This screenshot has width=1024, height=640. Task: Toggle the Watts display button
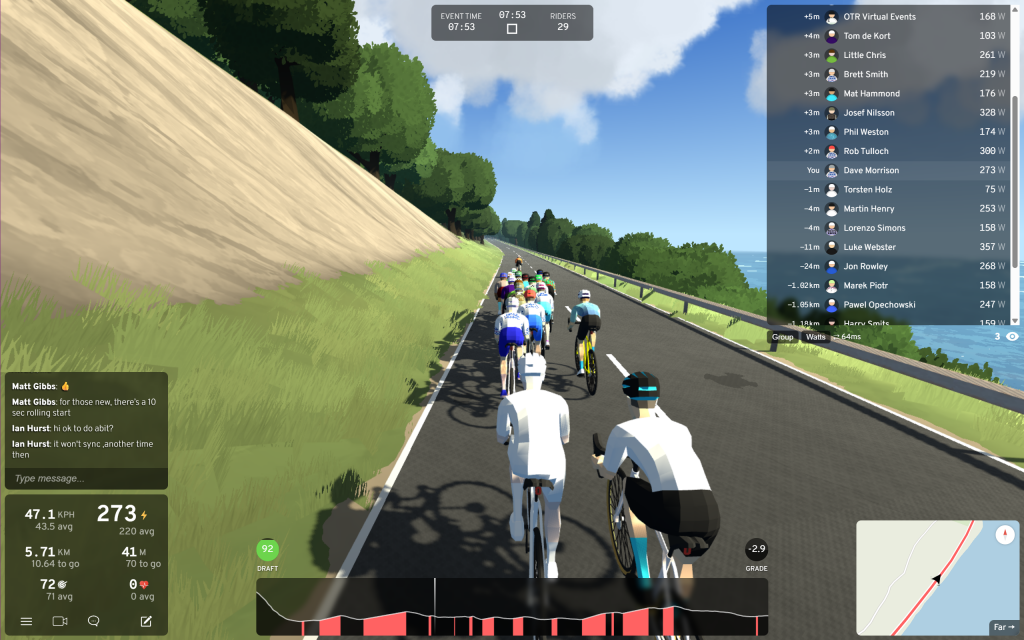tap(816, 337)
